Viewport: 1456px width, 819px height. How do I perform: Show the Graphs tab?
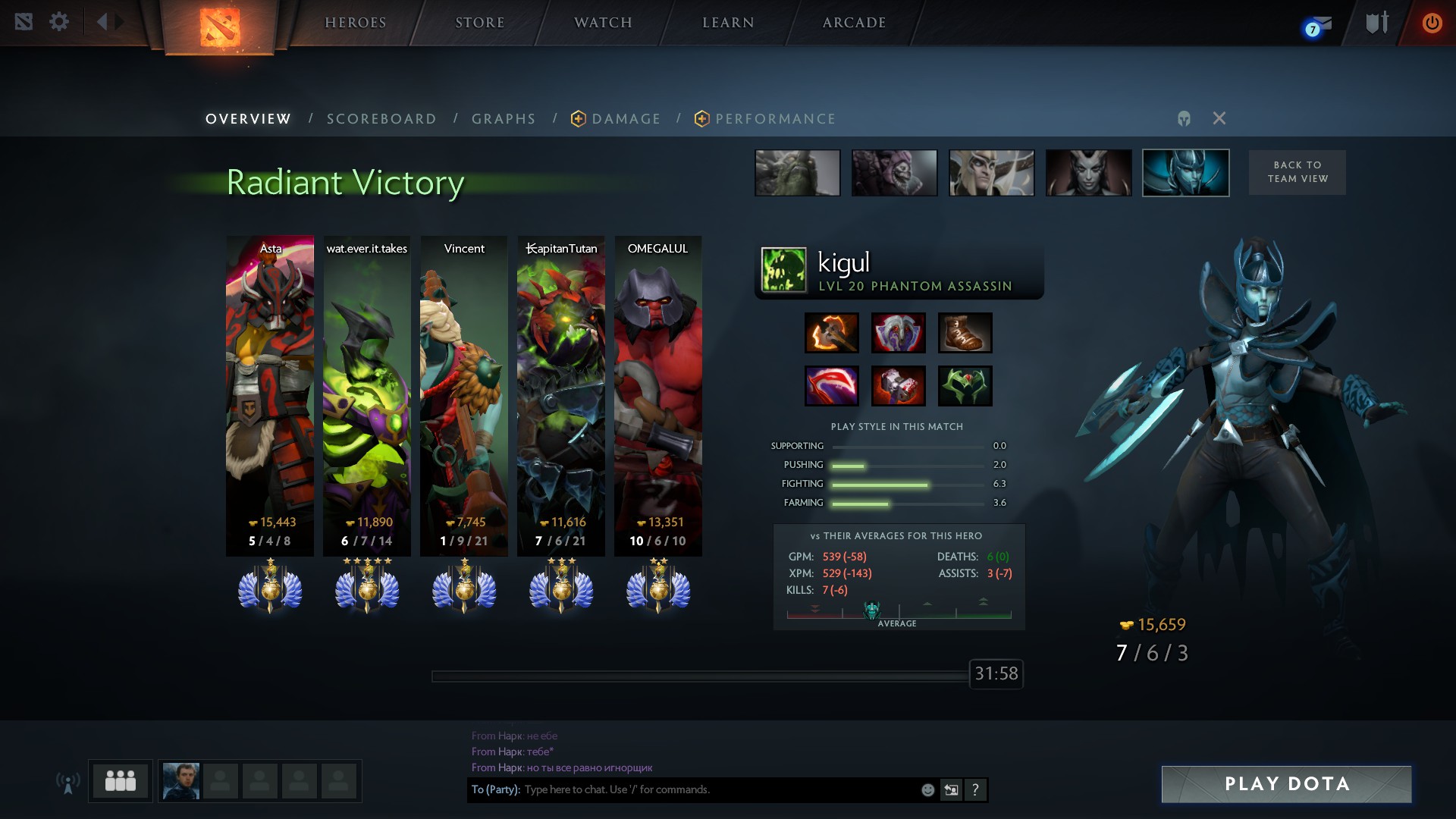click(504, 119)
